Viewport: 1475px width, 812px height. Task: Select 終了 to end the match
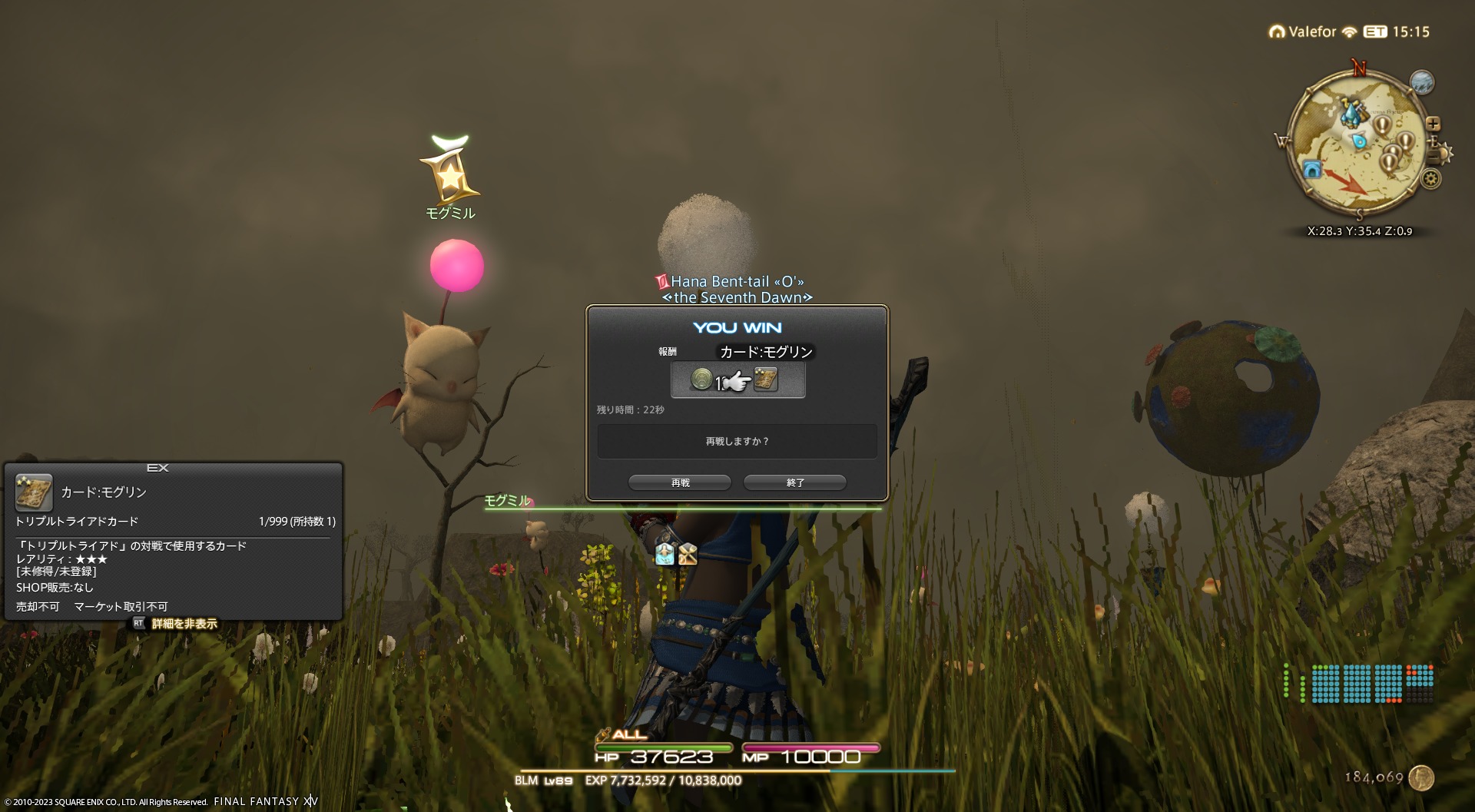(795, 482)
